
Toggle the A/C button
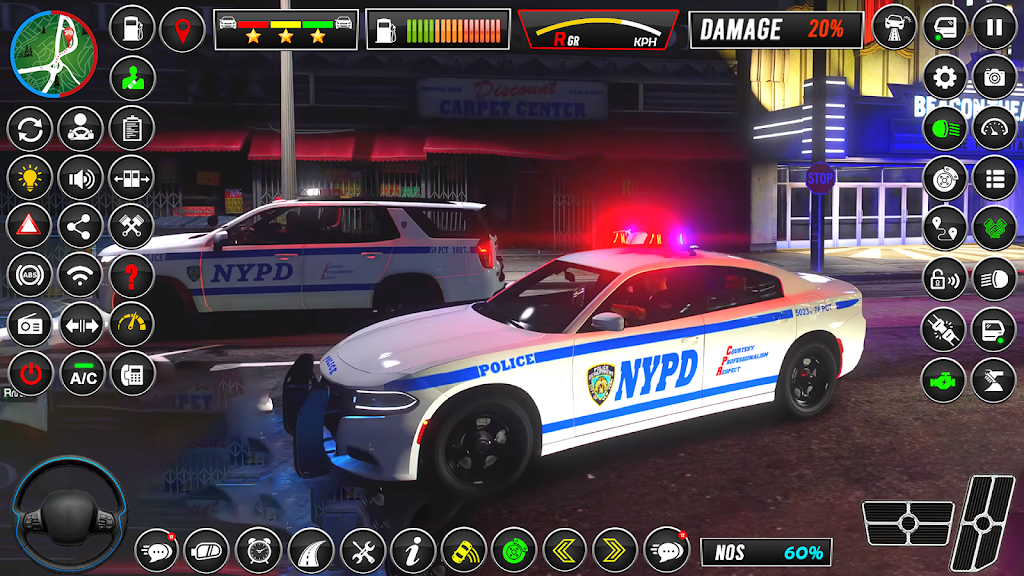pyautogui.click(x=81, y=374)
